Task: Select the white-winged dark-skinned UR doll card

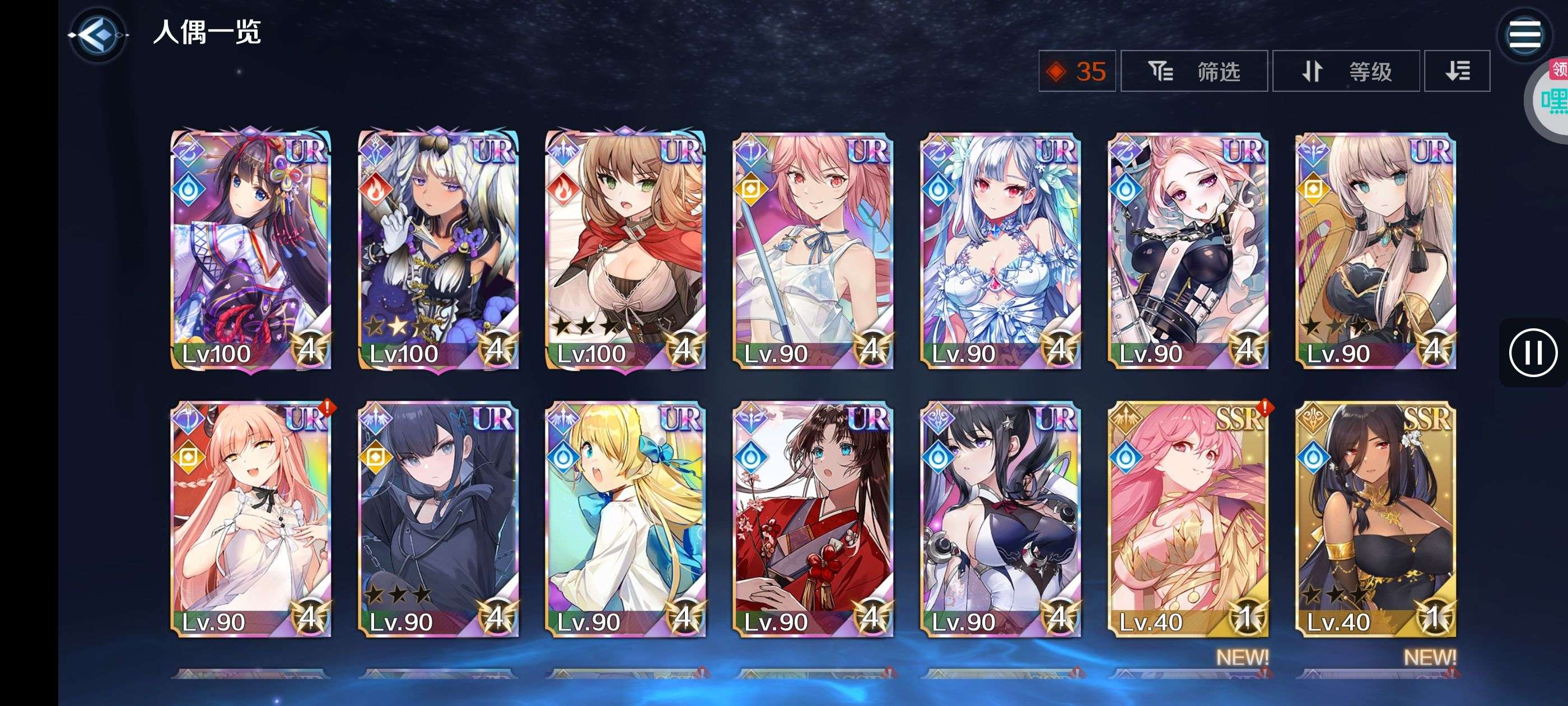Action: [x=438, y=250]
